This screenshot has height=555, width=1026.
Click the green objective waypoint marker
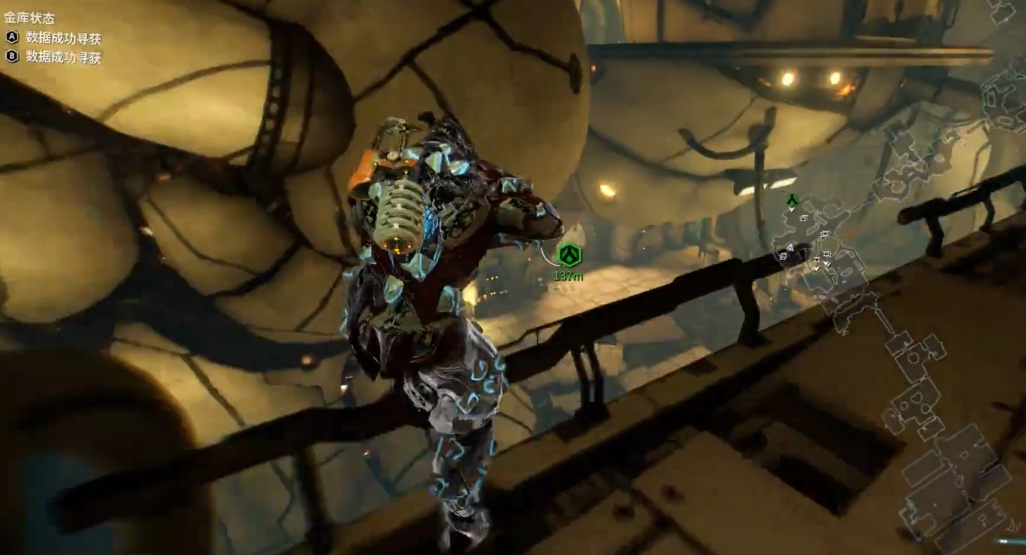click(570, 254)
